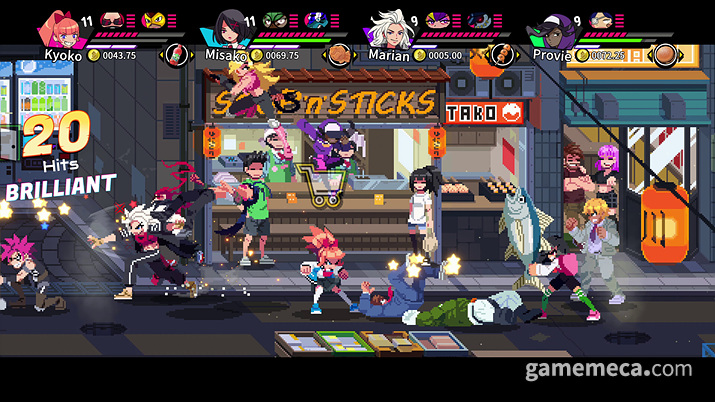Click Kyoko's character portrait
The image size is (715, 402).
pyautogui.click(x=61, y=29)
